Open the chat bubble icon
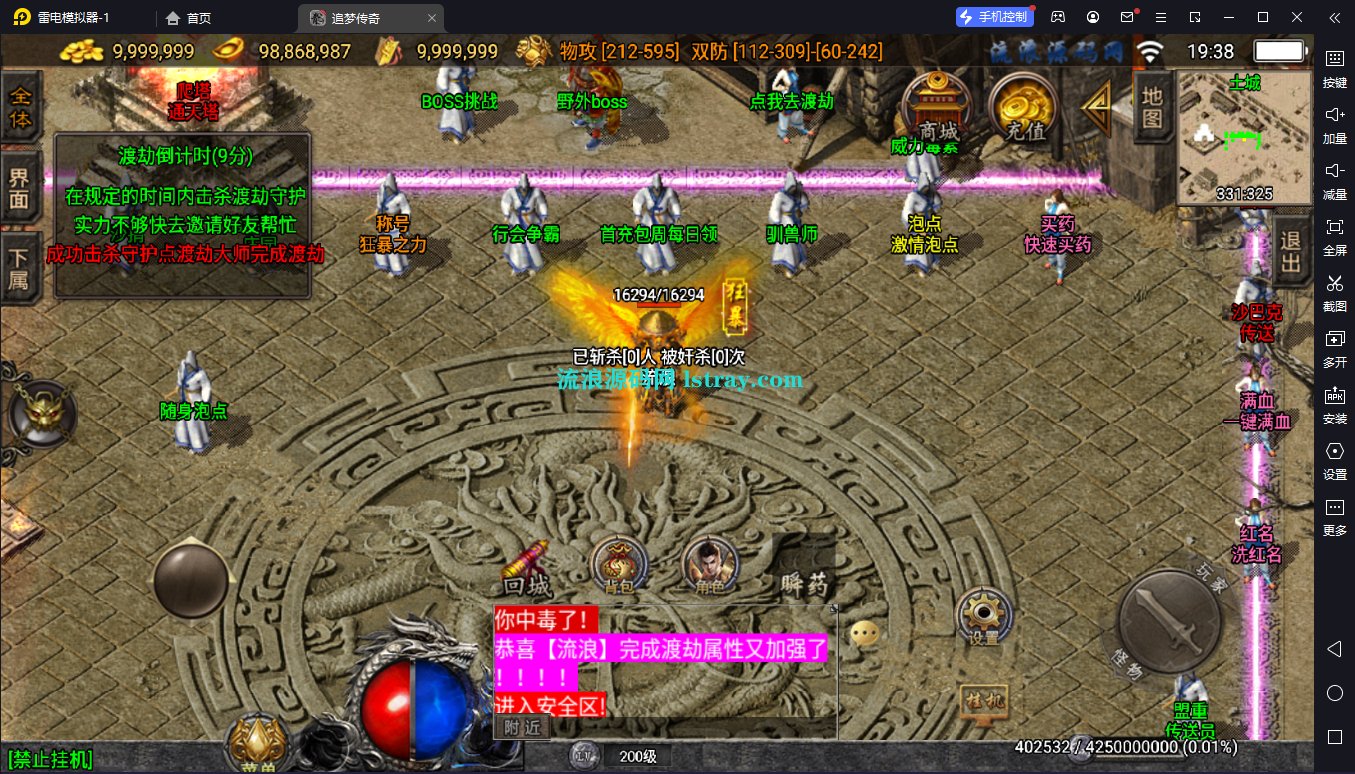 click(x=866, y=633)
